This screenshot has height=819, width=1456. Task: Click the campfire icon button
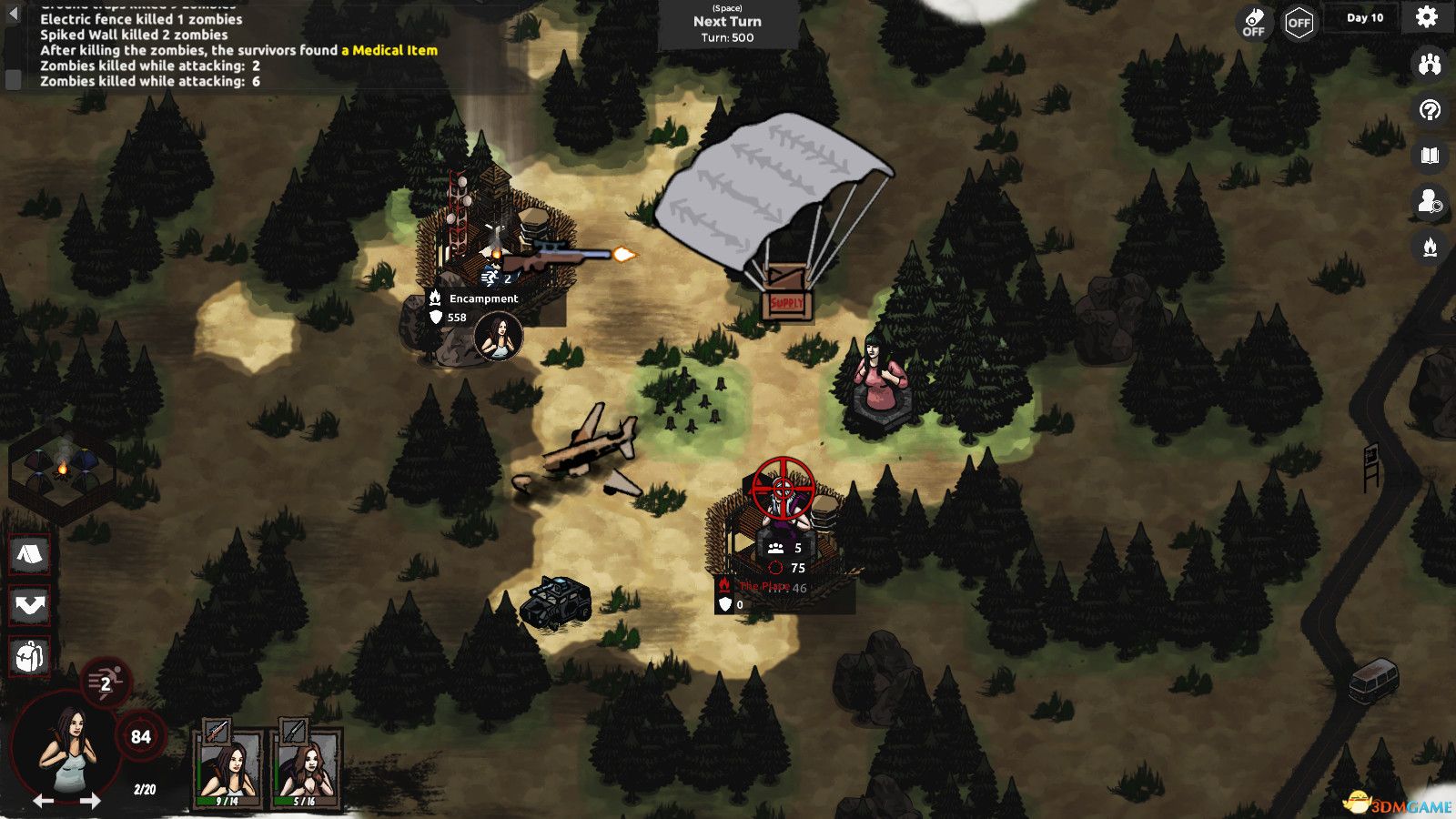1430,247
